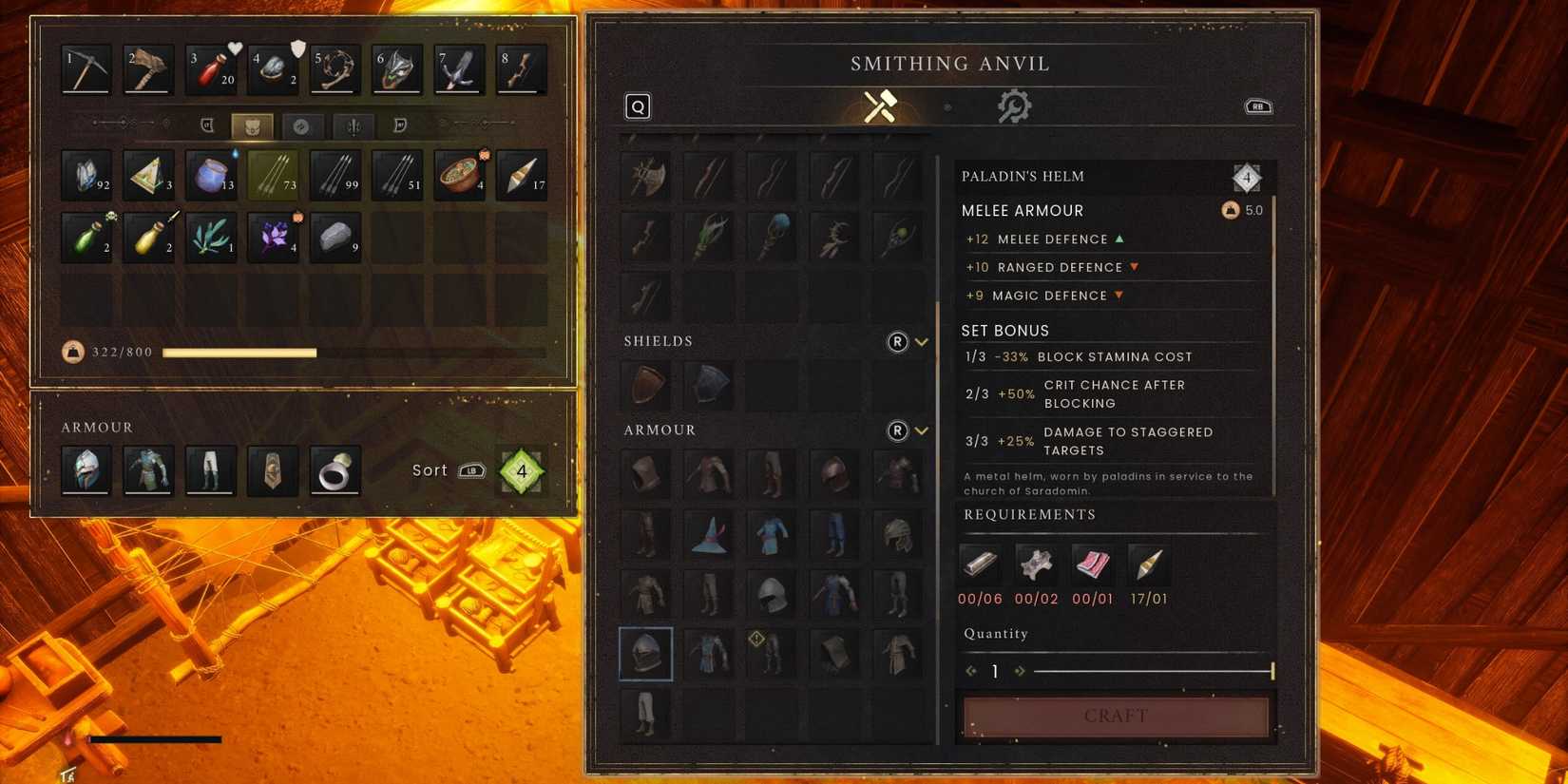1568x784 pixels.
Task: Collapse the Shields section
Action: pos(921,341)
